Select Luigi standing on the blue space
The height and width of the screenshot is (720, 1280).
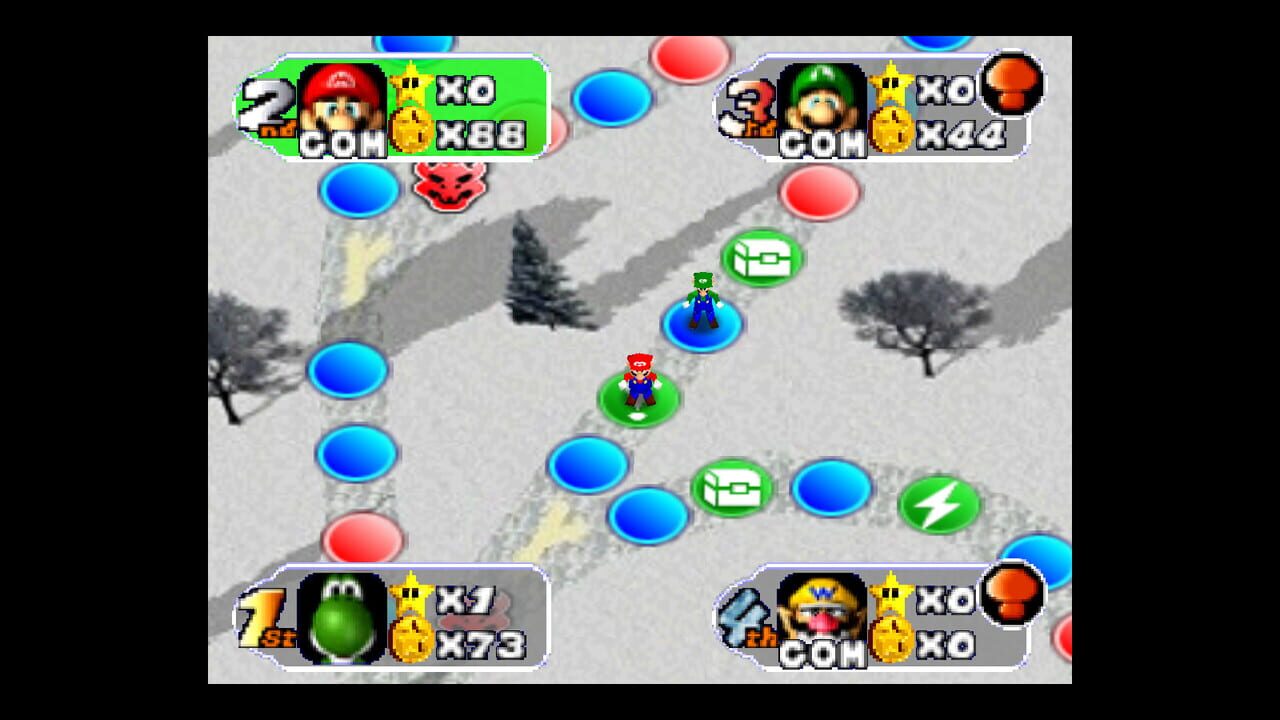pyautogui.click(x=703, y=305)
